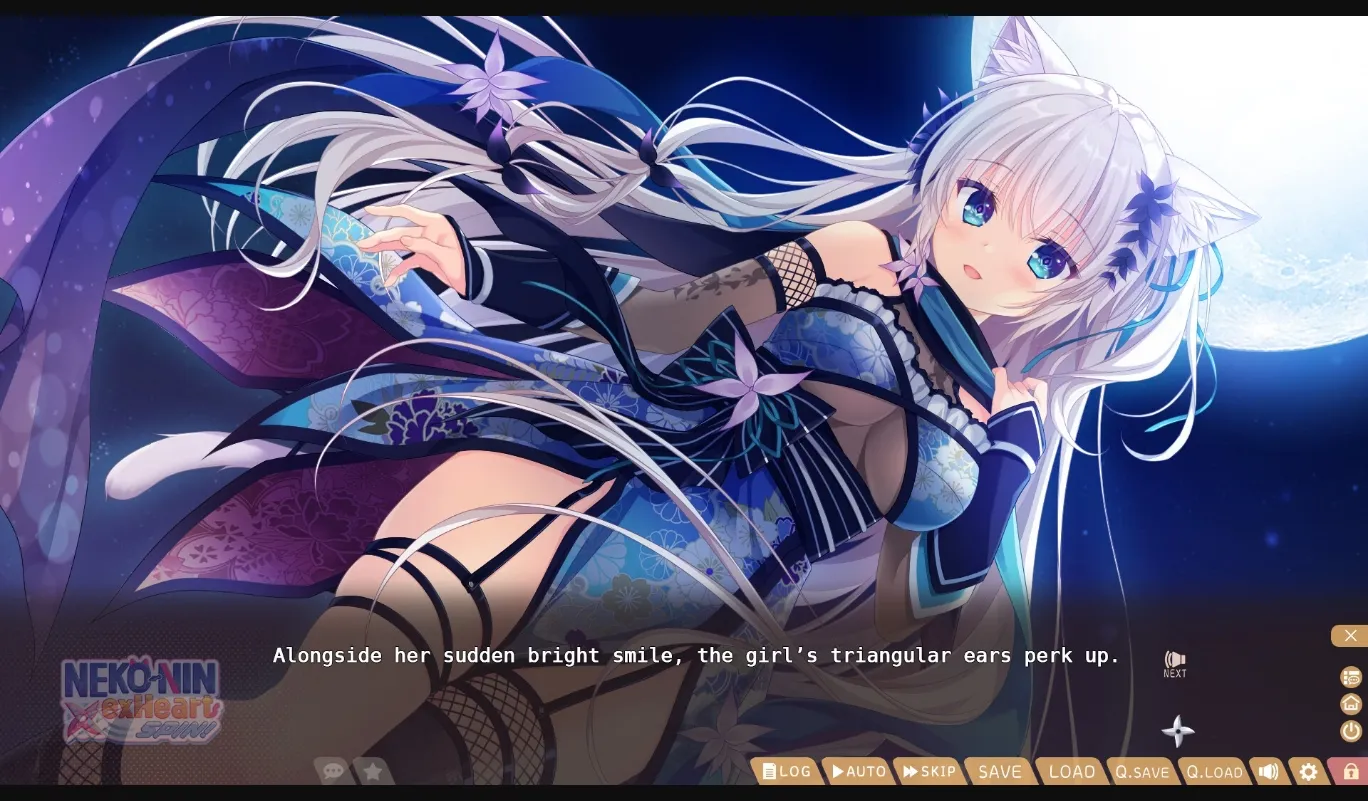Open the settings gear icon
Viewport: 1368px width, 801px height.
click(x=1308, y=771)
